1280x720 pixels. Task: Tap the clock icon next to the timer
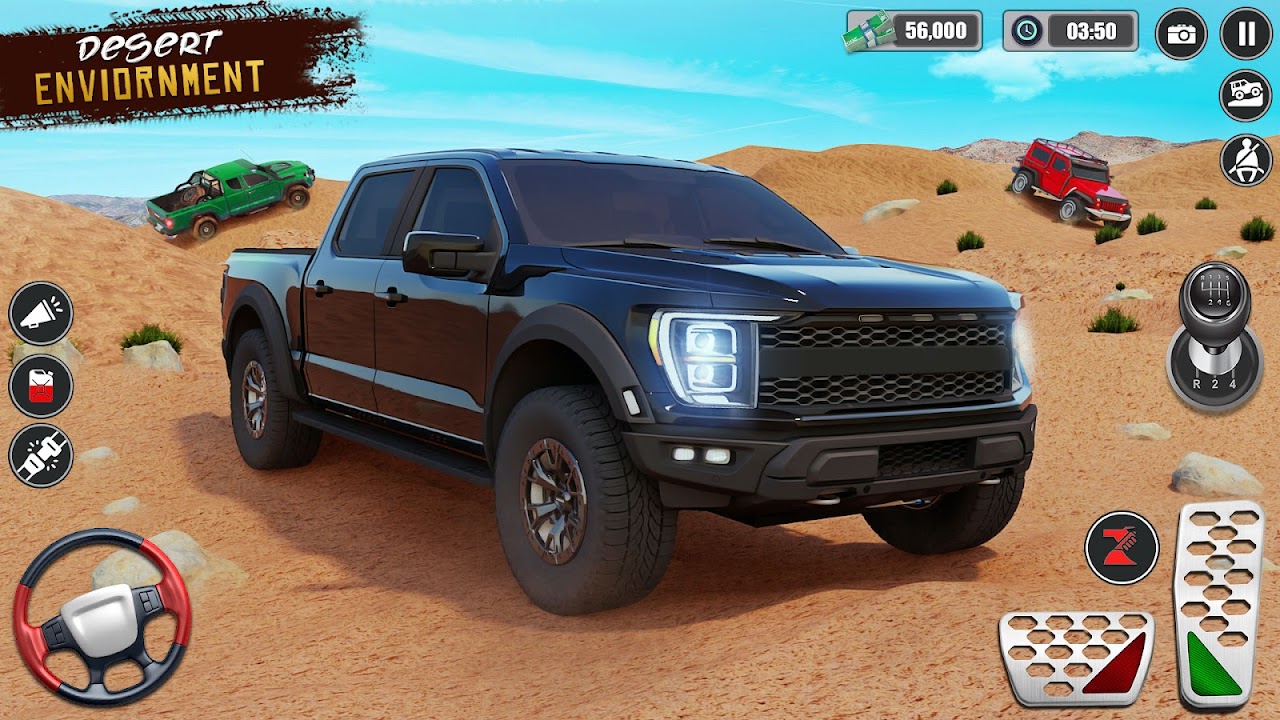click(1024, 33)
